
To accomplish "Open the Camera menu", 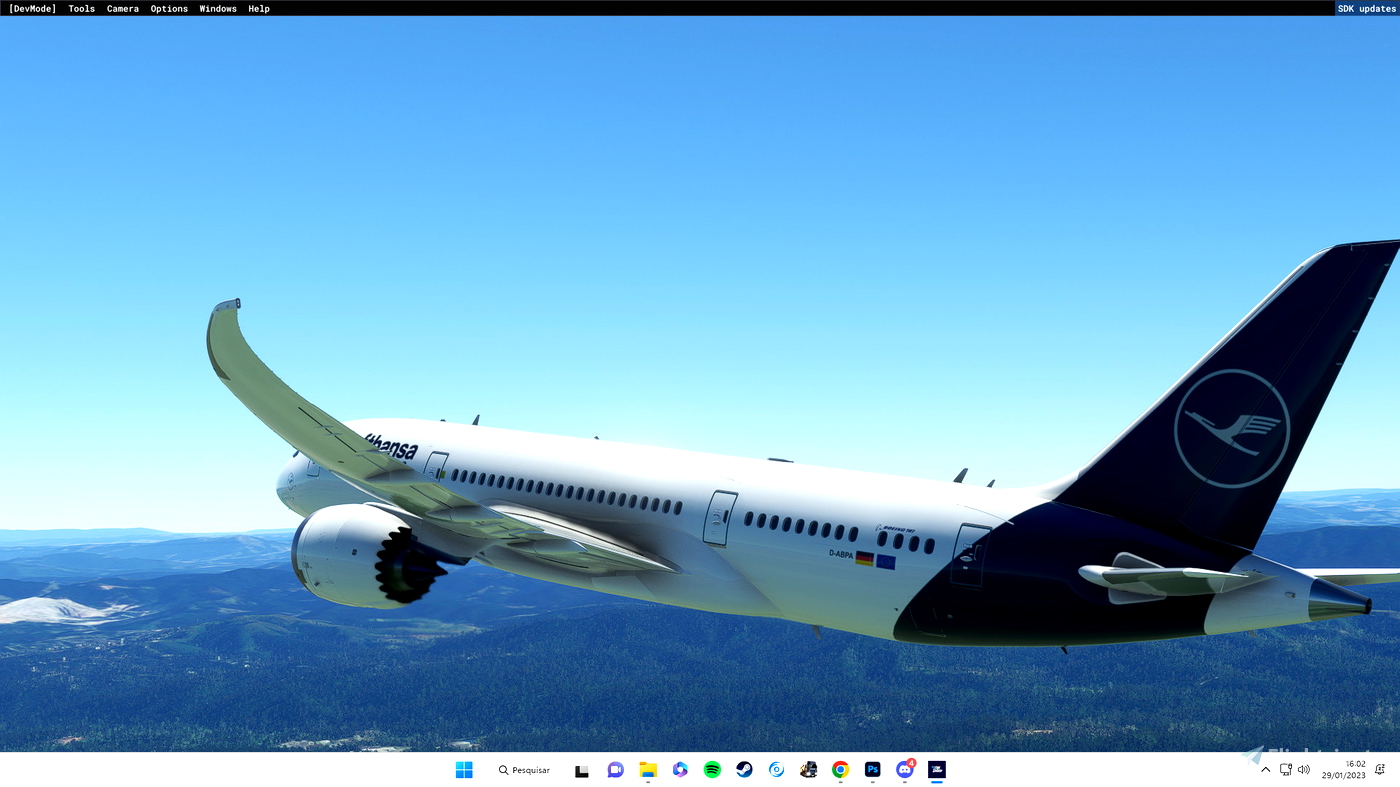I will (x=122, y=8).
